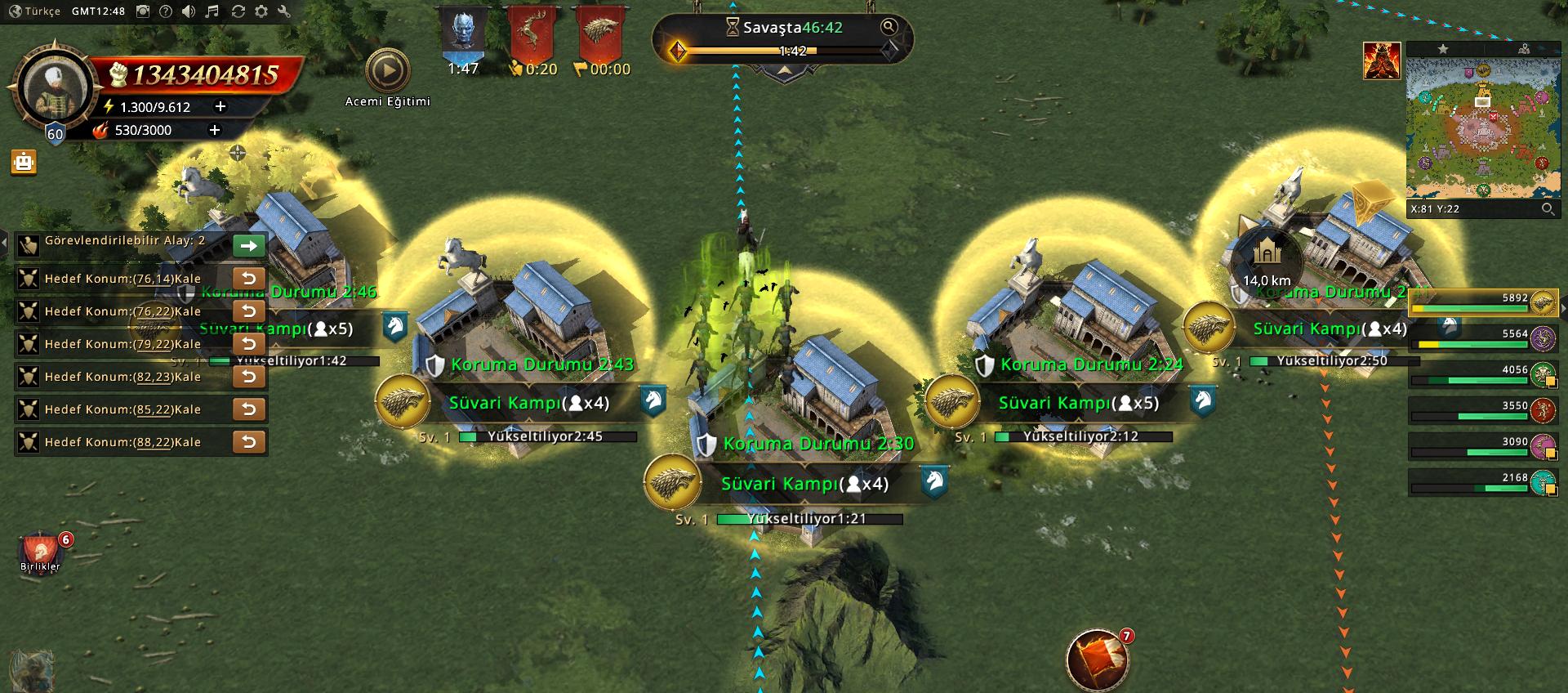1568x693 pixels.
Task: Open the minimap favorites star tab
Action: (x=1443, y=49)
